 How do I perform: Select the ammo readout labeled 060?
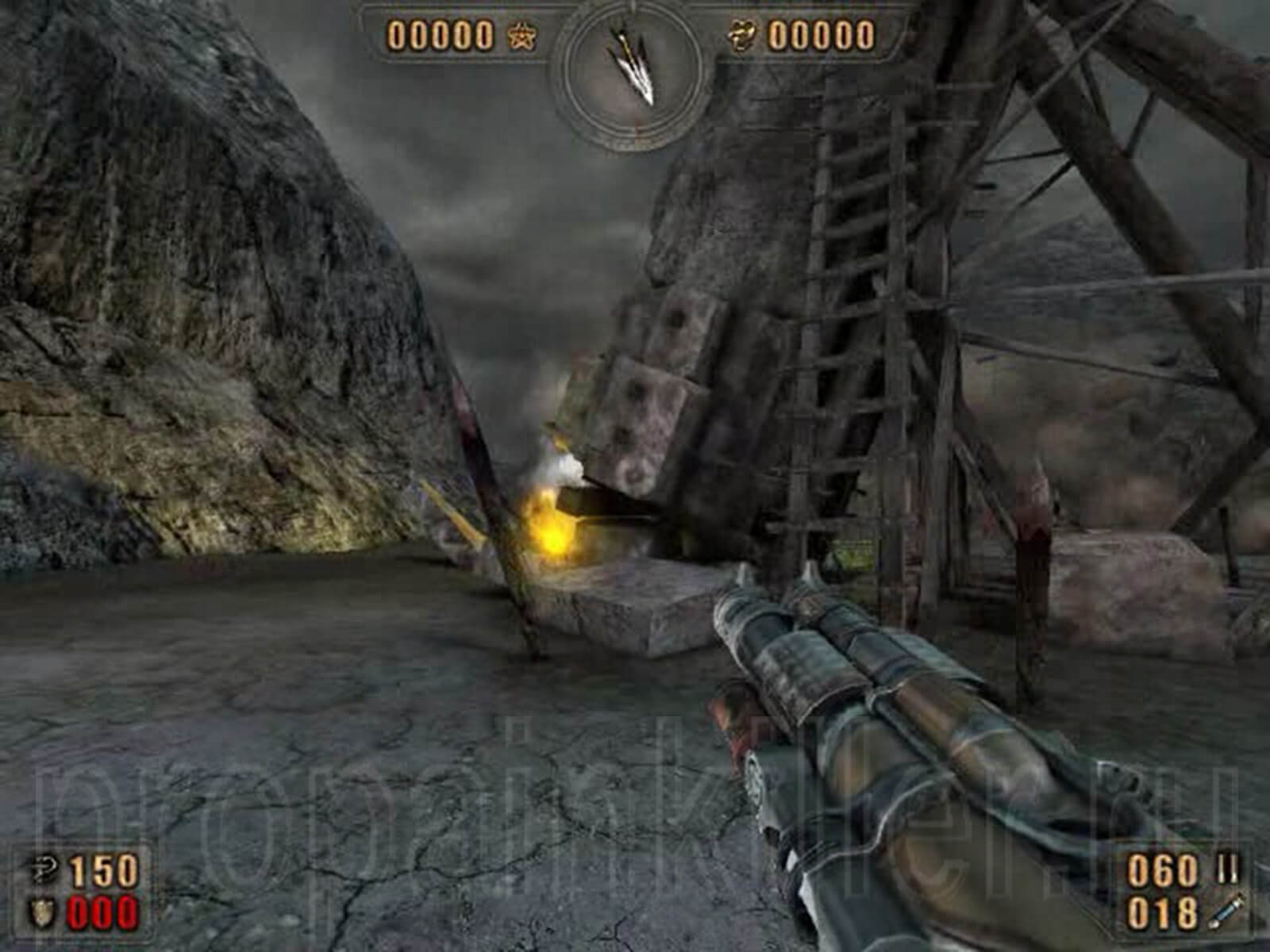click(1163, 868)
